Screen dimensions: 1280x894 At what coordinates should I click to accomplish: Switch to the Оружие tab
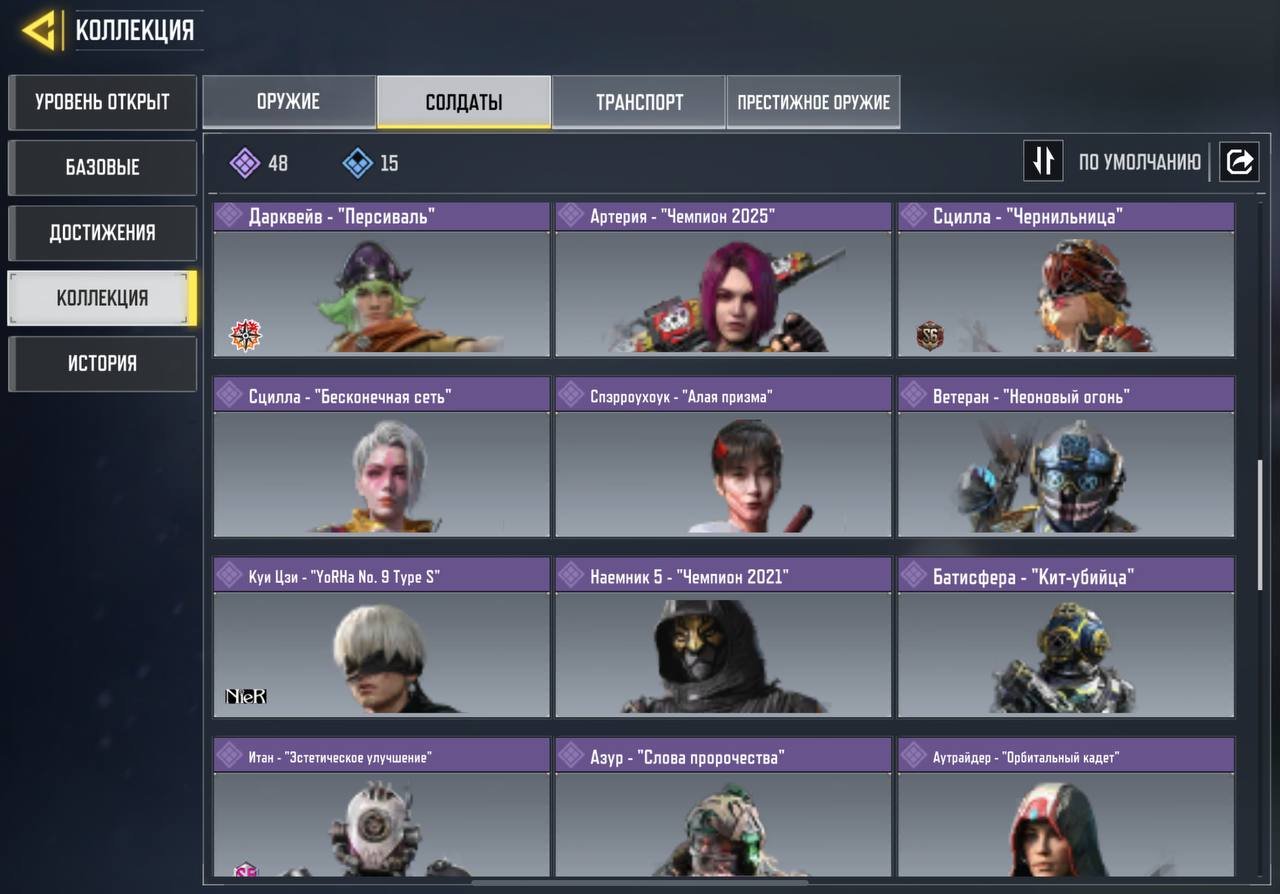(289, 102)
